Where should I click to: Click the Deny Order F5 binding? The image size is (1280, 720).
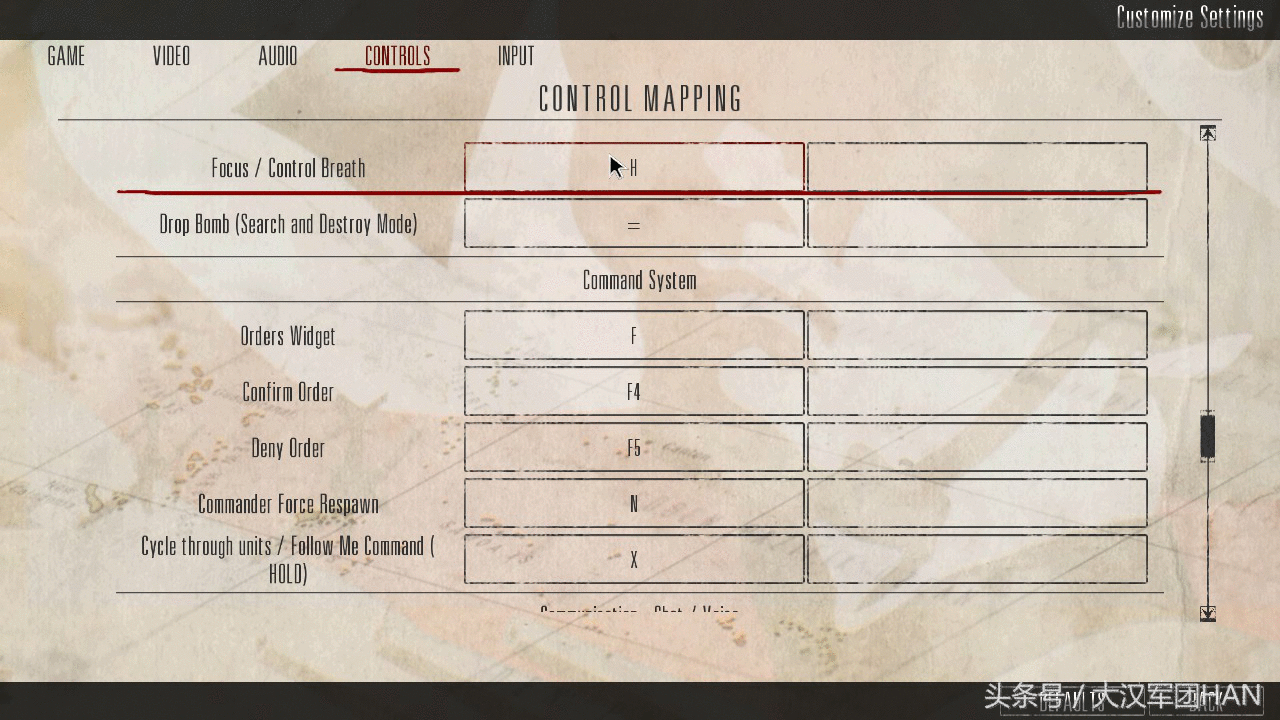(634, 447)
